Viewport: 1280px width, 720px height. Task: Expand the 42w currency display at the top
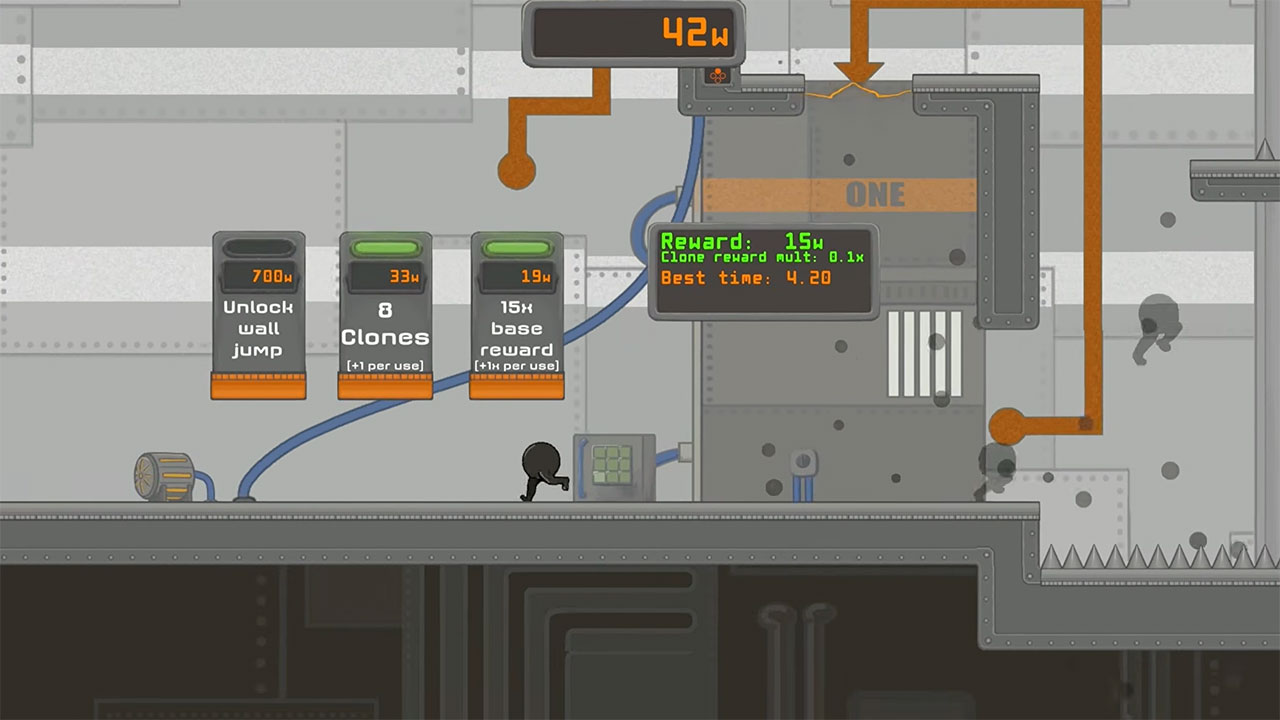633,32
